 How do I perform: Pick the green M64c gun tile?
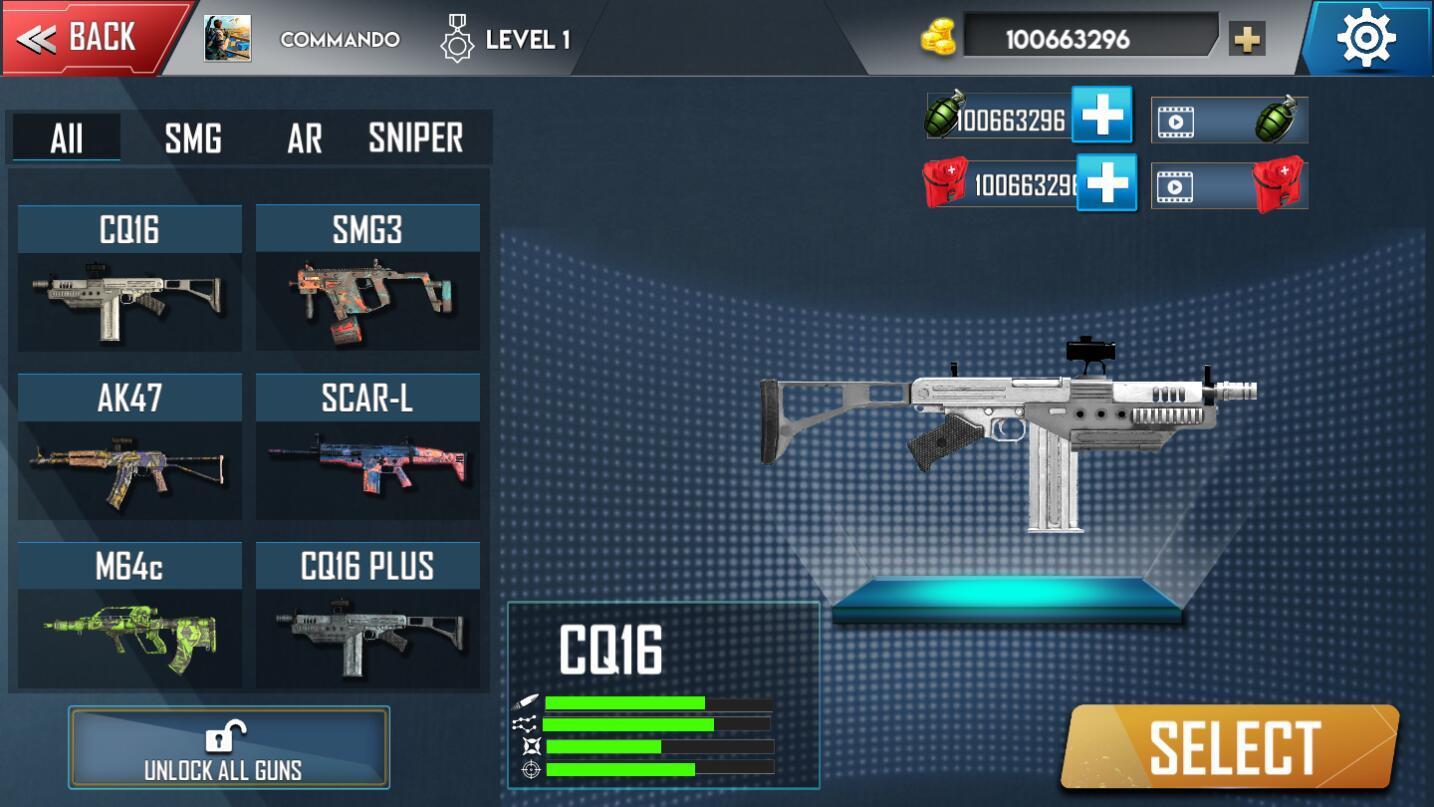(x=130, y=615)
